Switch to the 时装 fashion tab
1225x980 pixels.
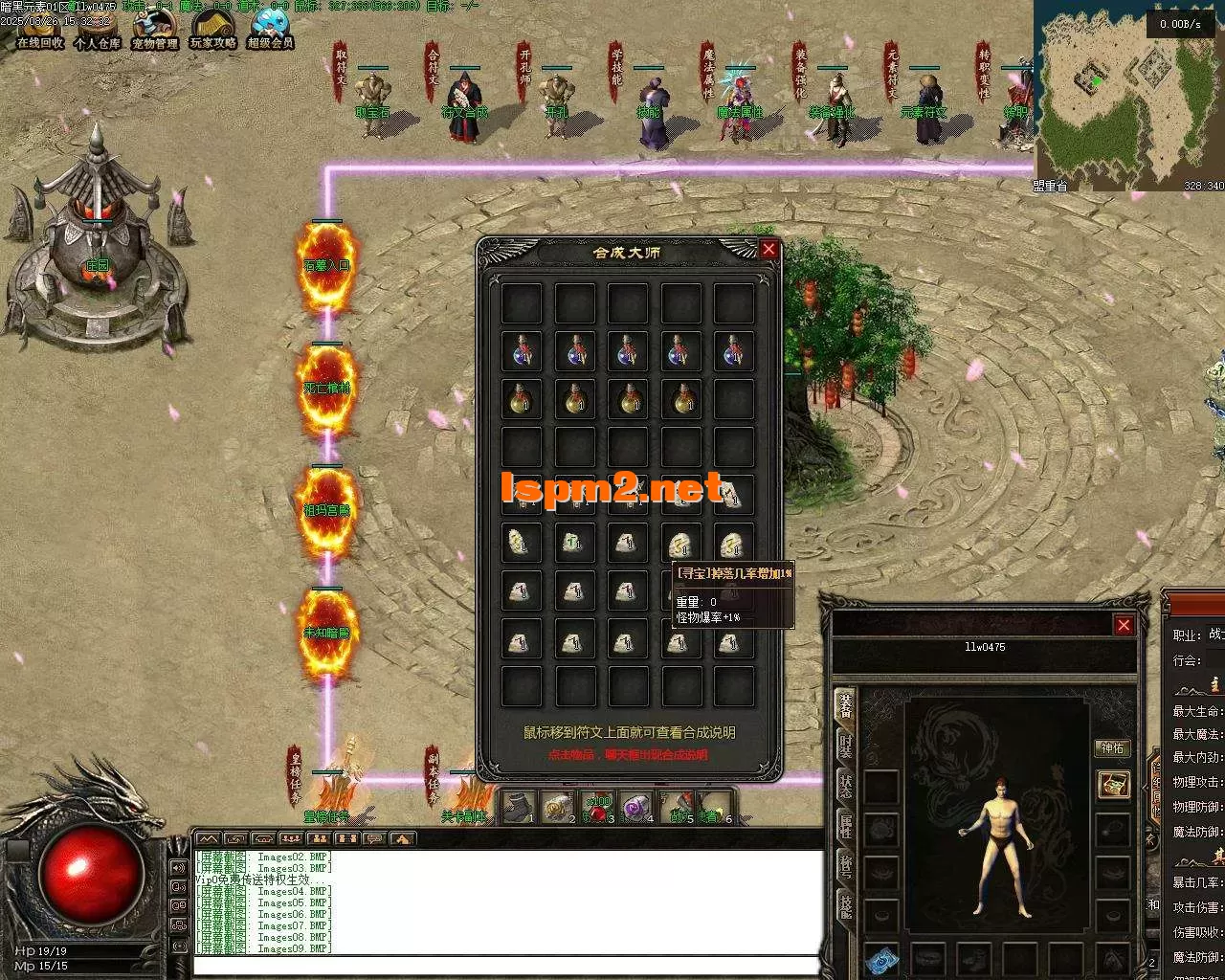[847, 745]
